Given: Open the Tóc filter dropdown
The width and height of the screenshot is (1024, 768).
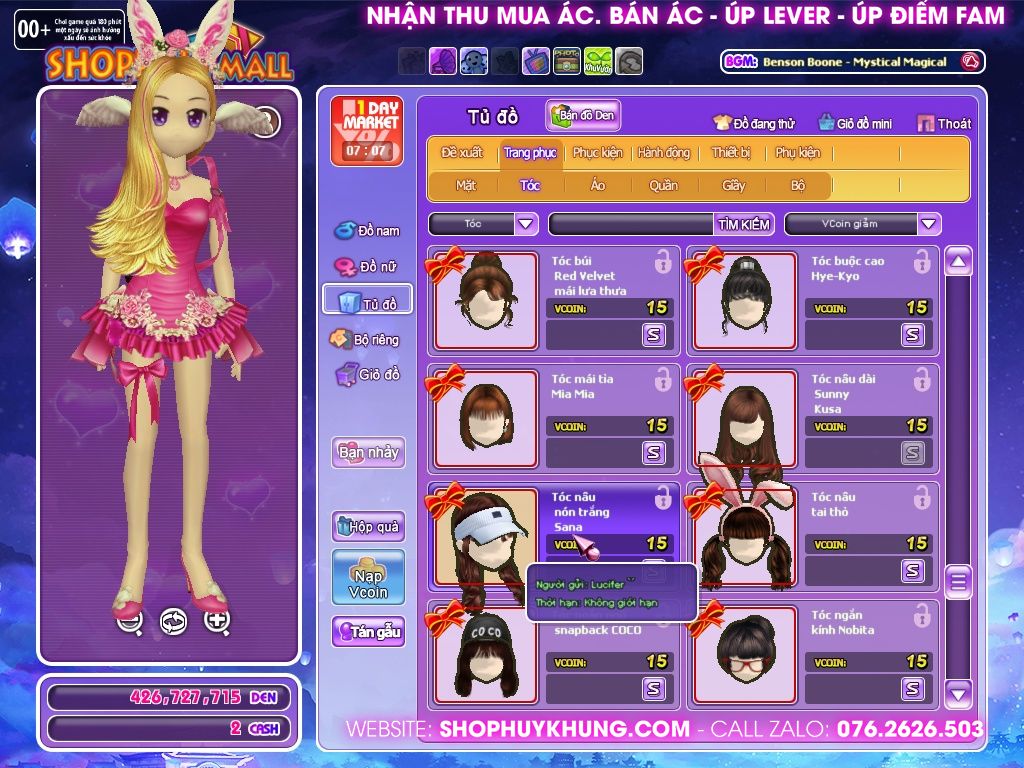Looking at the screenshot, I should 526,224.
